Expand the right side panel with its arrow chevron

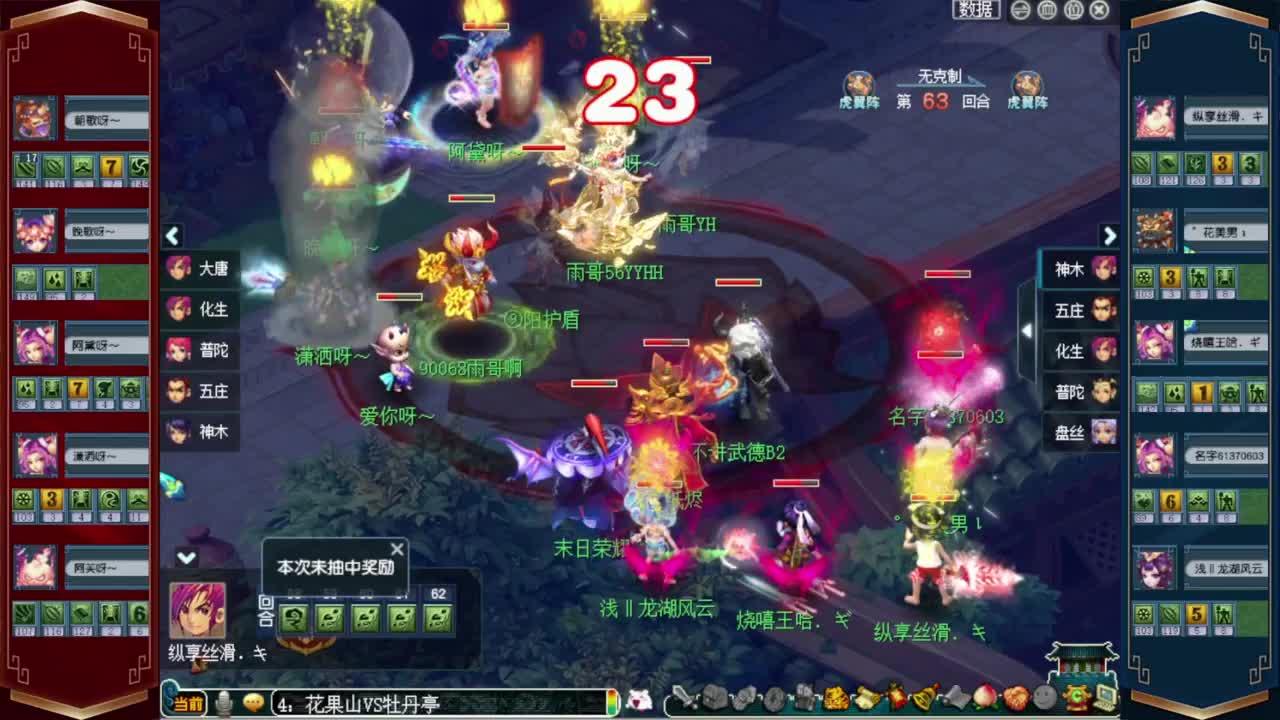1110,236
